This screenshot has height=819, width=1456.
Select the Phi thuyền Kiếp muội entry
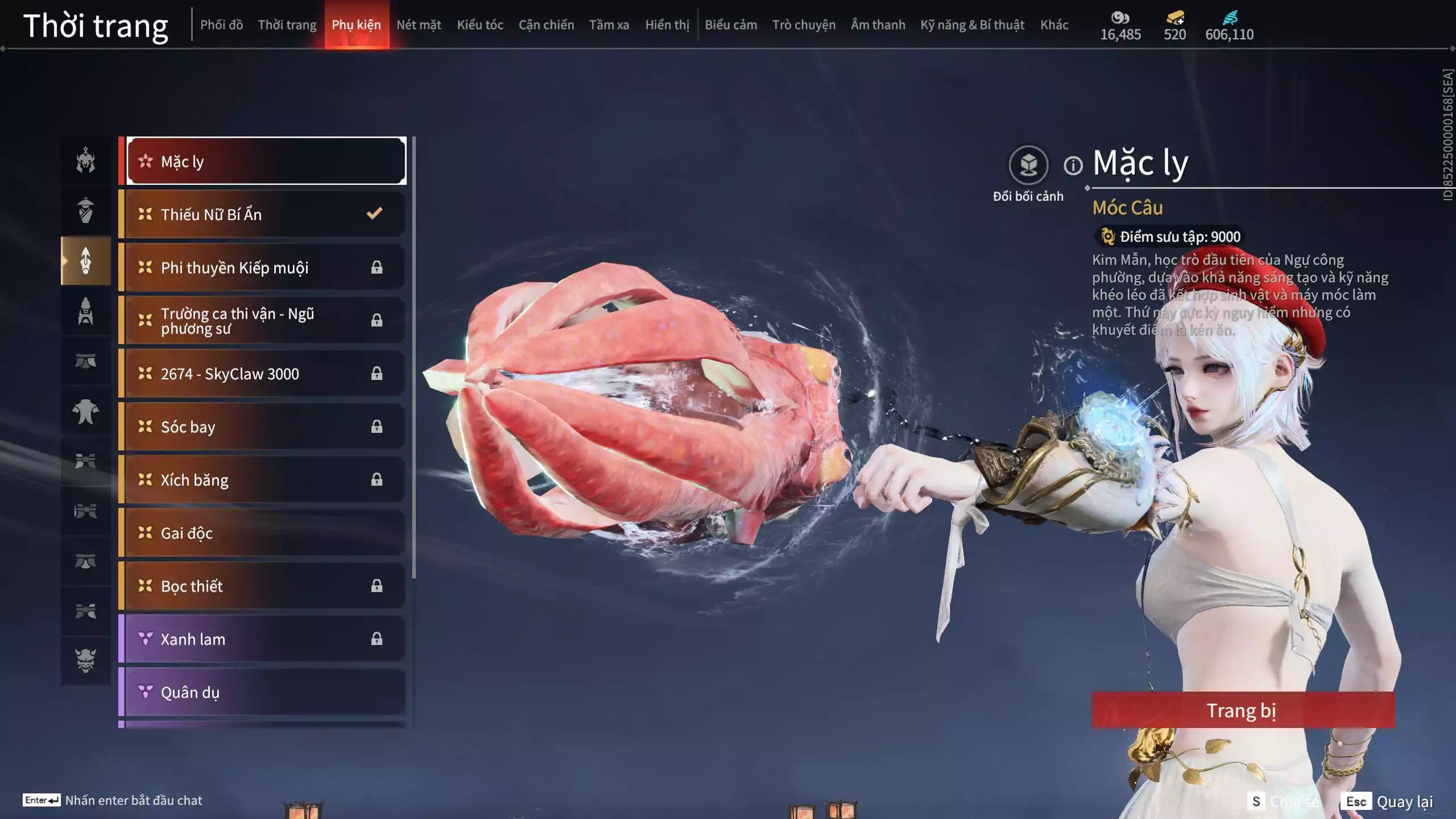click(265, 267)
